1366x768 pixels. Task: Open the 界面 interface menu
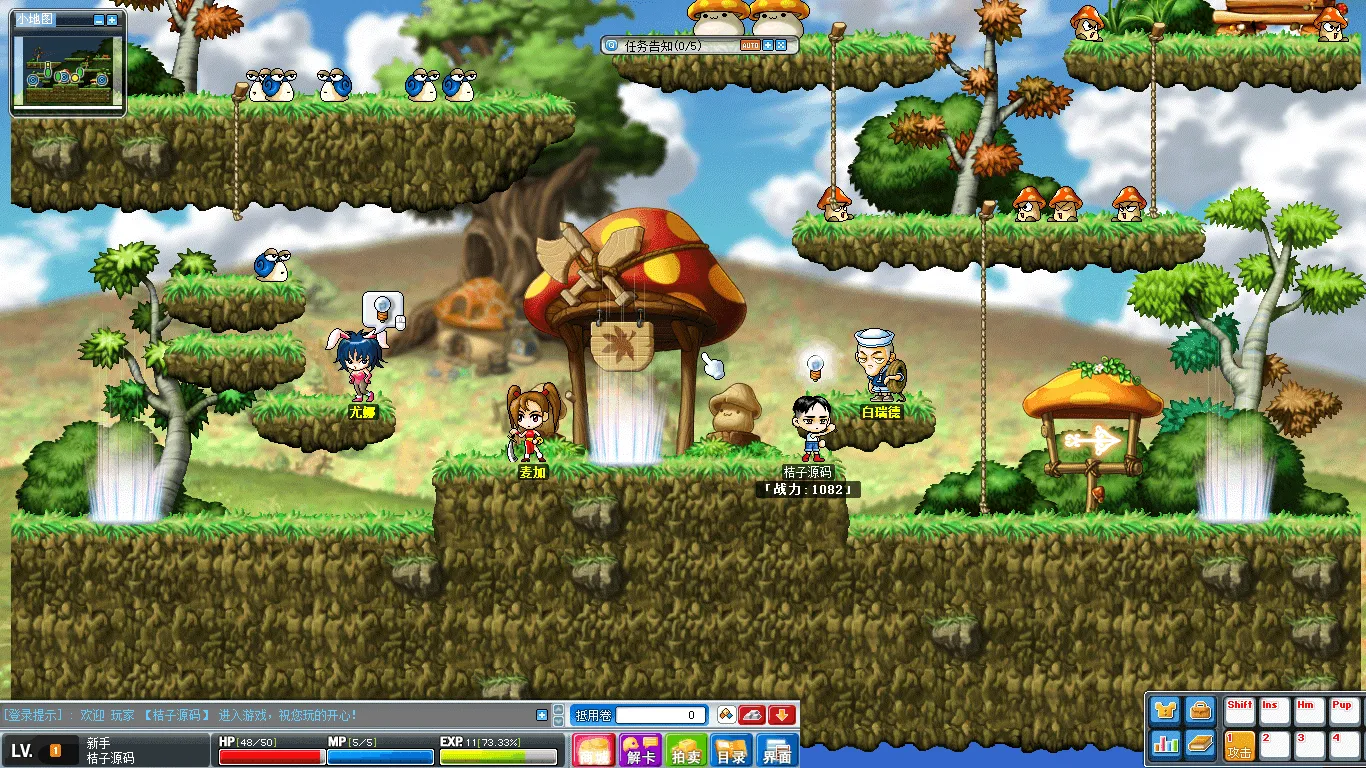[778, 750]
